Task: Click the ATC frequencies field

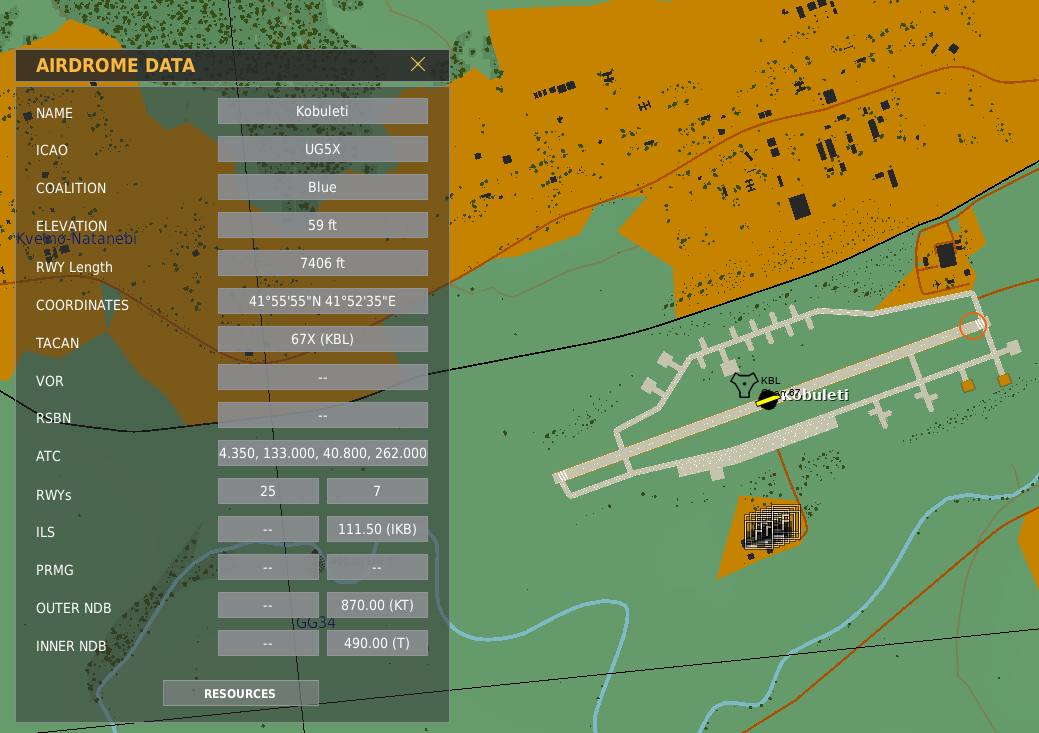Action: [x=322, y=453]
